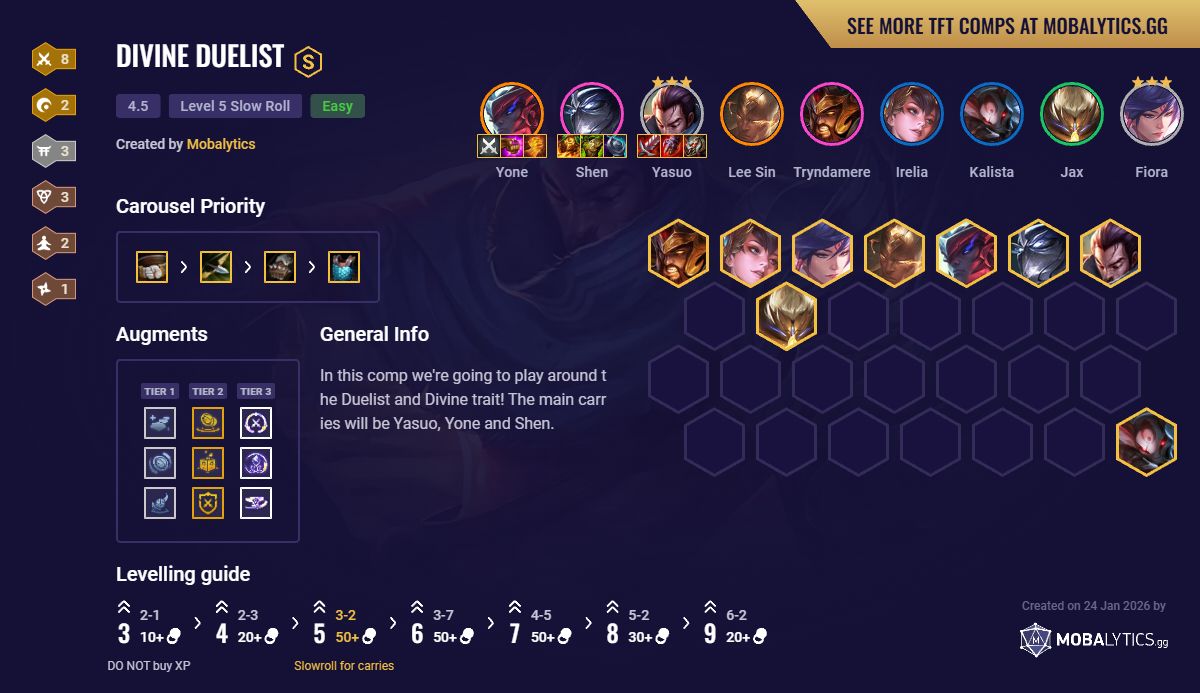Image resolution: width=1200 pixels, height=693 pixels.
Task: Open Tryndamere's champion portrait
Action: click(832, 113)
